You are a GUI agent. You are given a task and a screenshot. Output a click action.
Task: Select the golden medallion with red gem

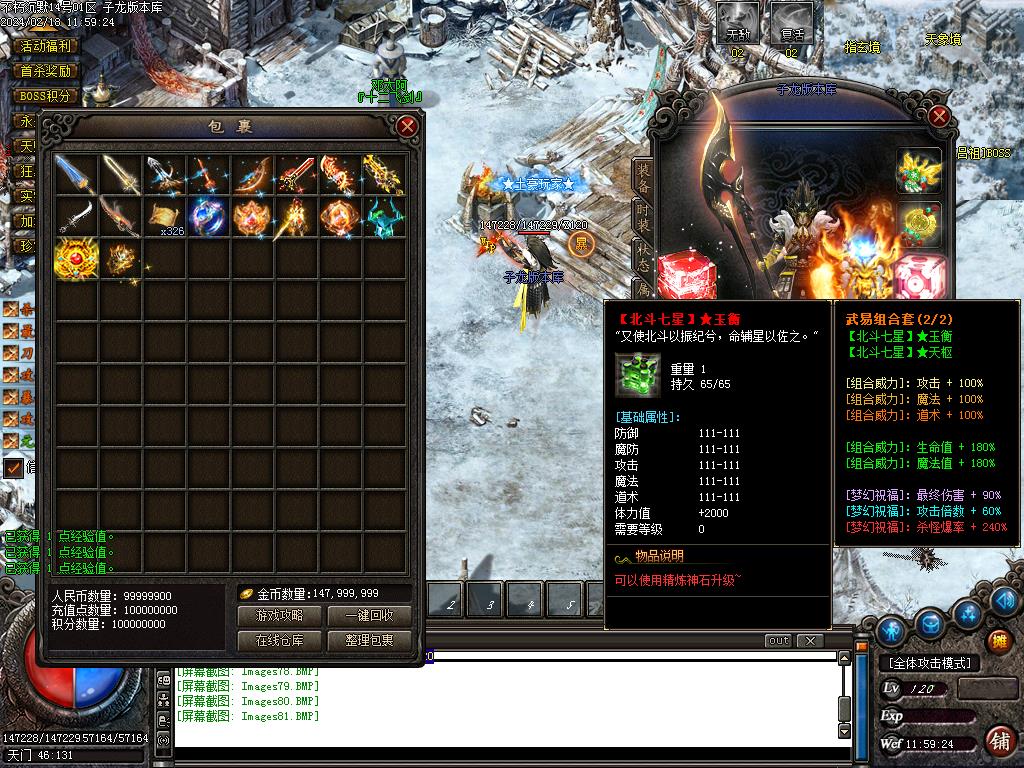pos(76,259)
